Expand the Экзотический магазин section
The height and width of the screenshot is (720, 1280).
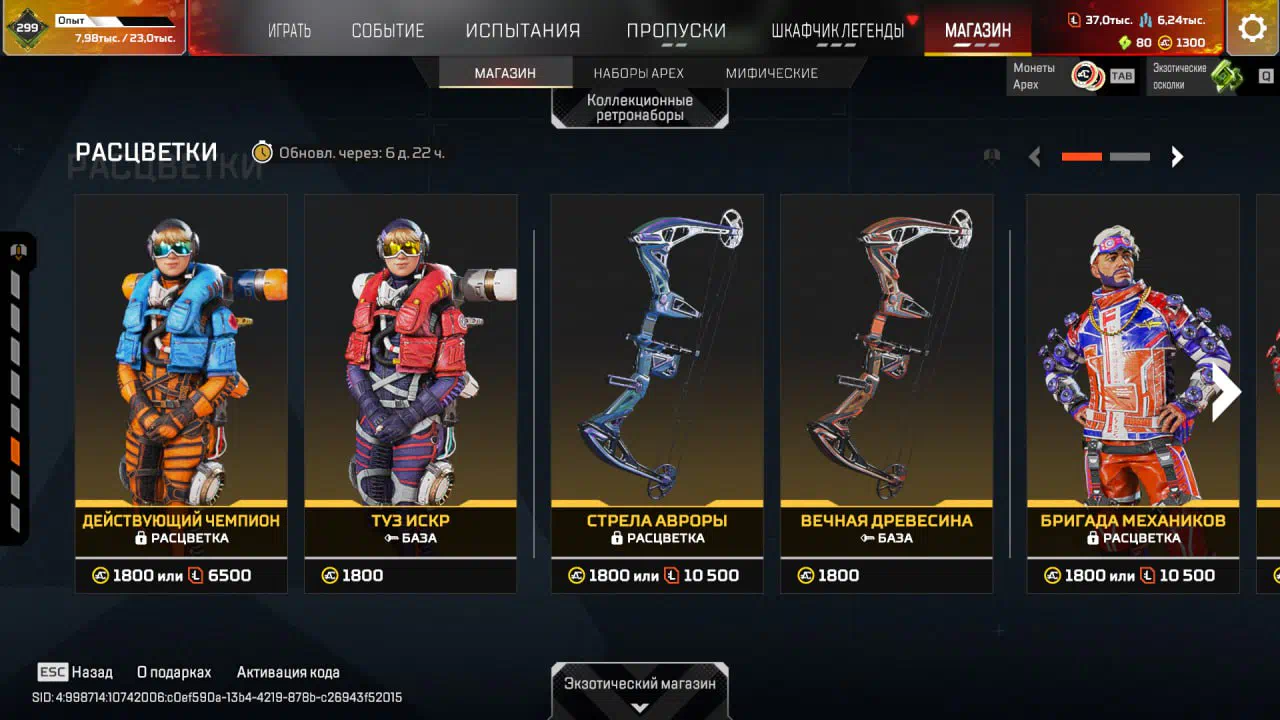(x=640, y=690)
